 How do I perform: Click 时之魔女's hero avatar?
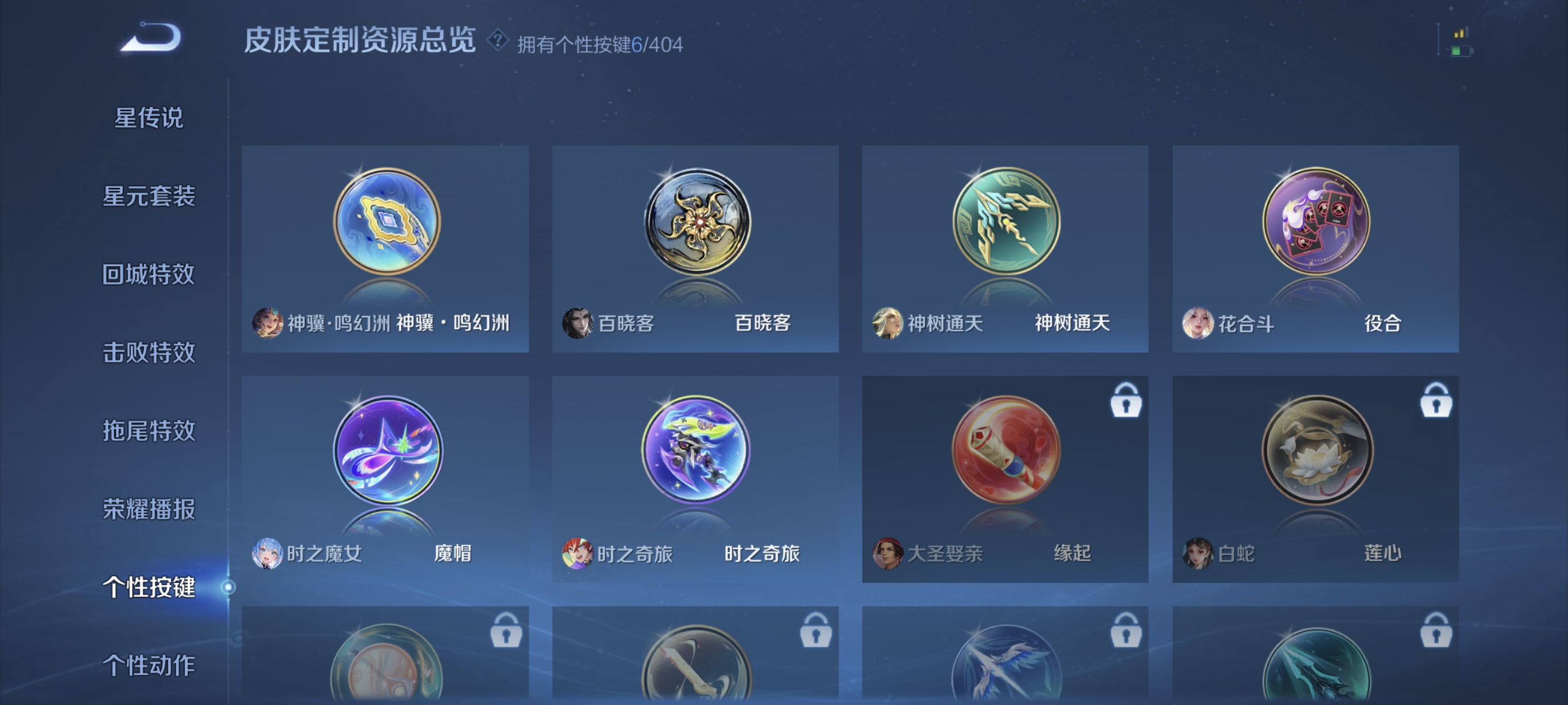[268, 553]
